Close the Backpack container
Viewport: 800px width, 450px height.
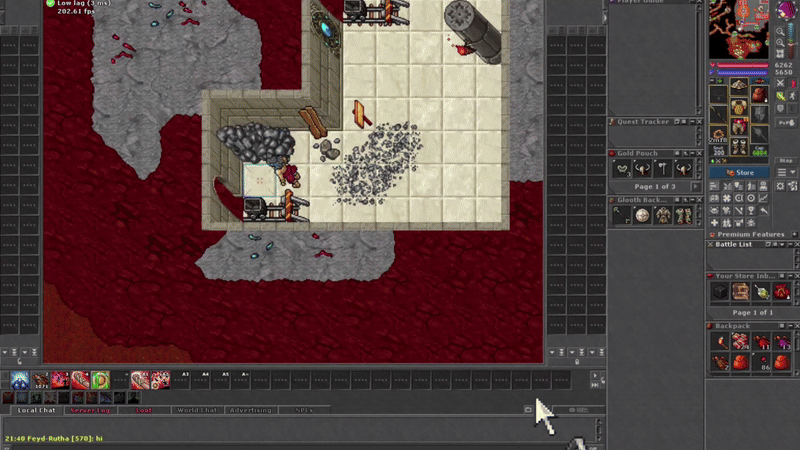pyautogui.click(x=795, y=325)
